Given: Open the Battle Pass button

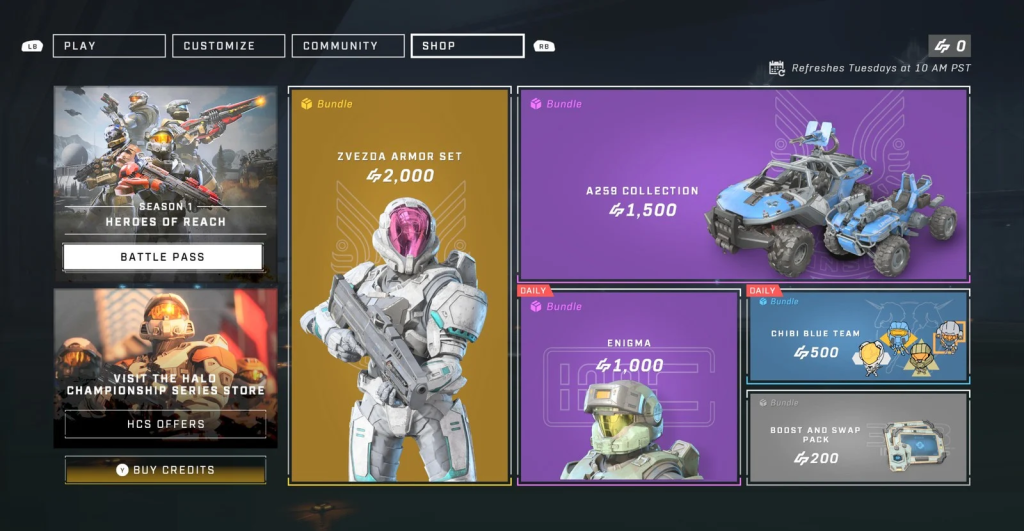Looking at the screenshot, I should pos(163,257).
